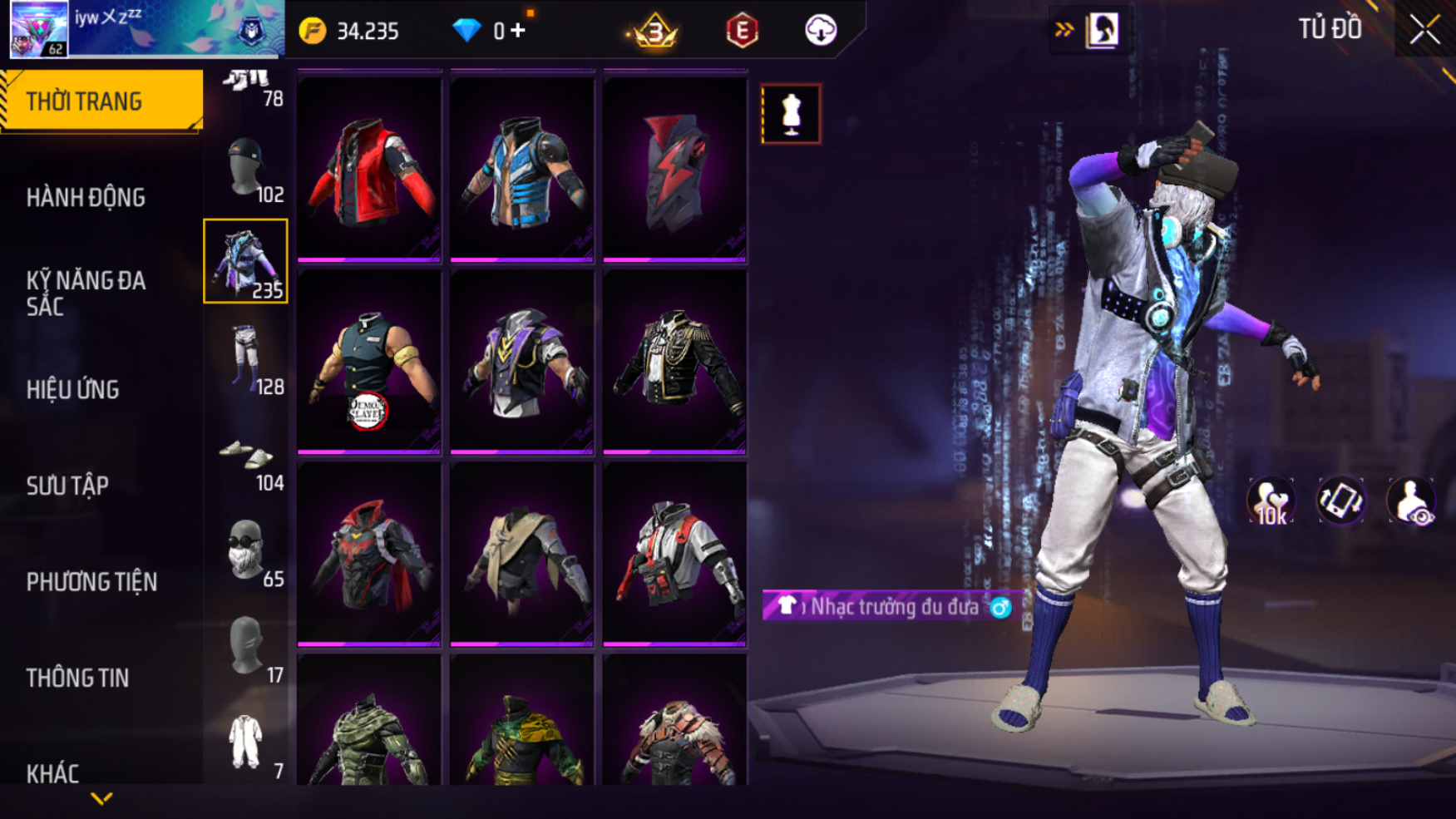
Task: Switch to the pants category tab
Action: [x=246, y=358]
